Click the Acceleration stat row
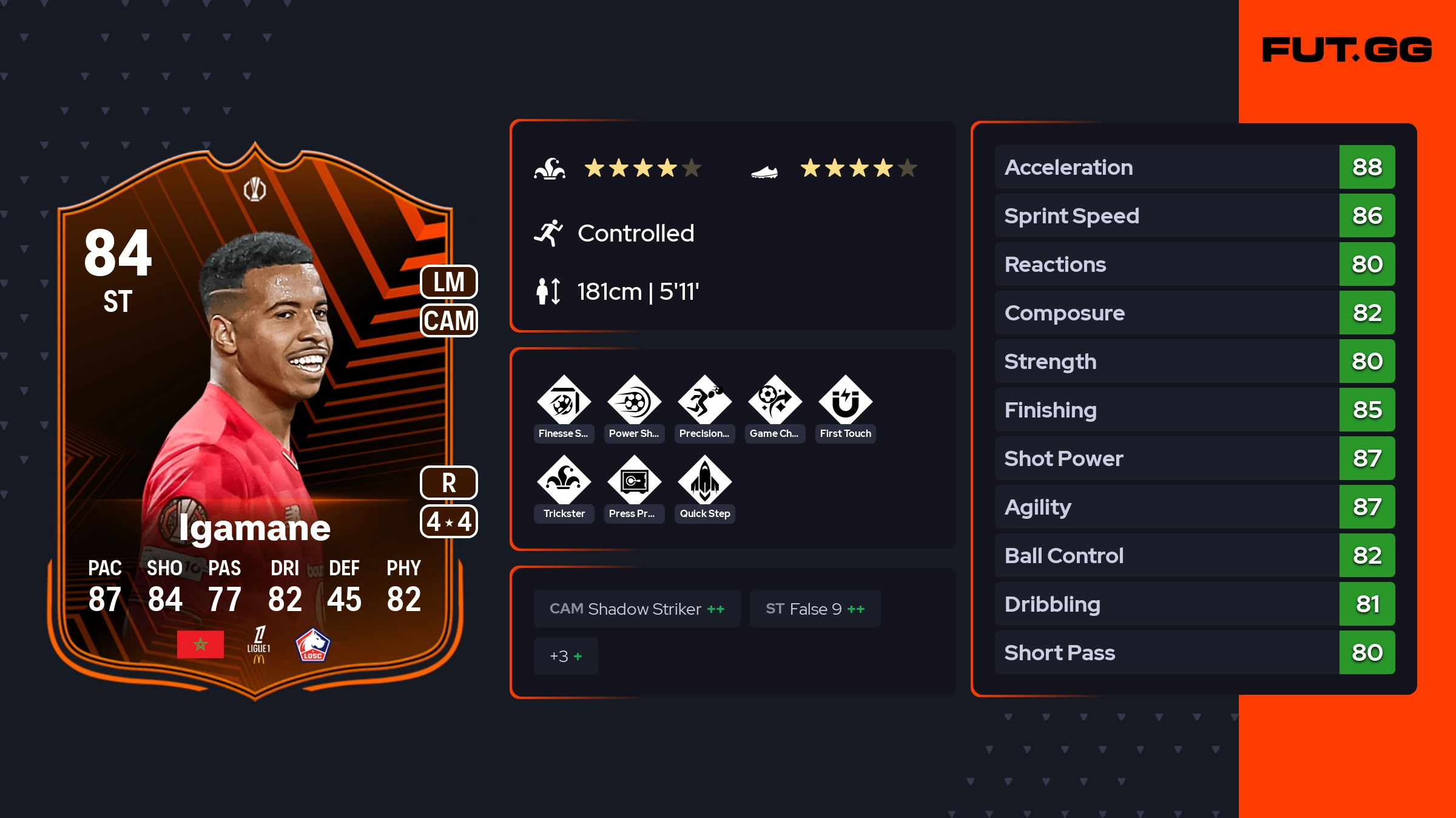The image size is (1456, 818). [1194, 167]
